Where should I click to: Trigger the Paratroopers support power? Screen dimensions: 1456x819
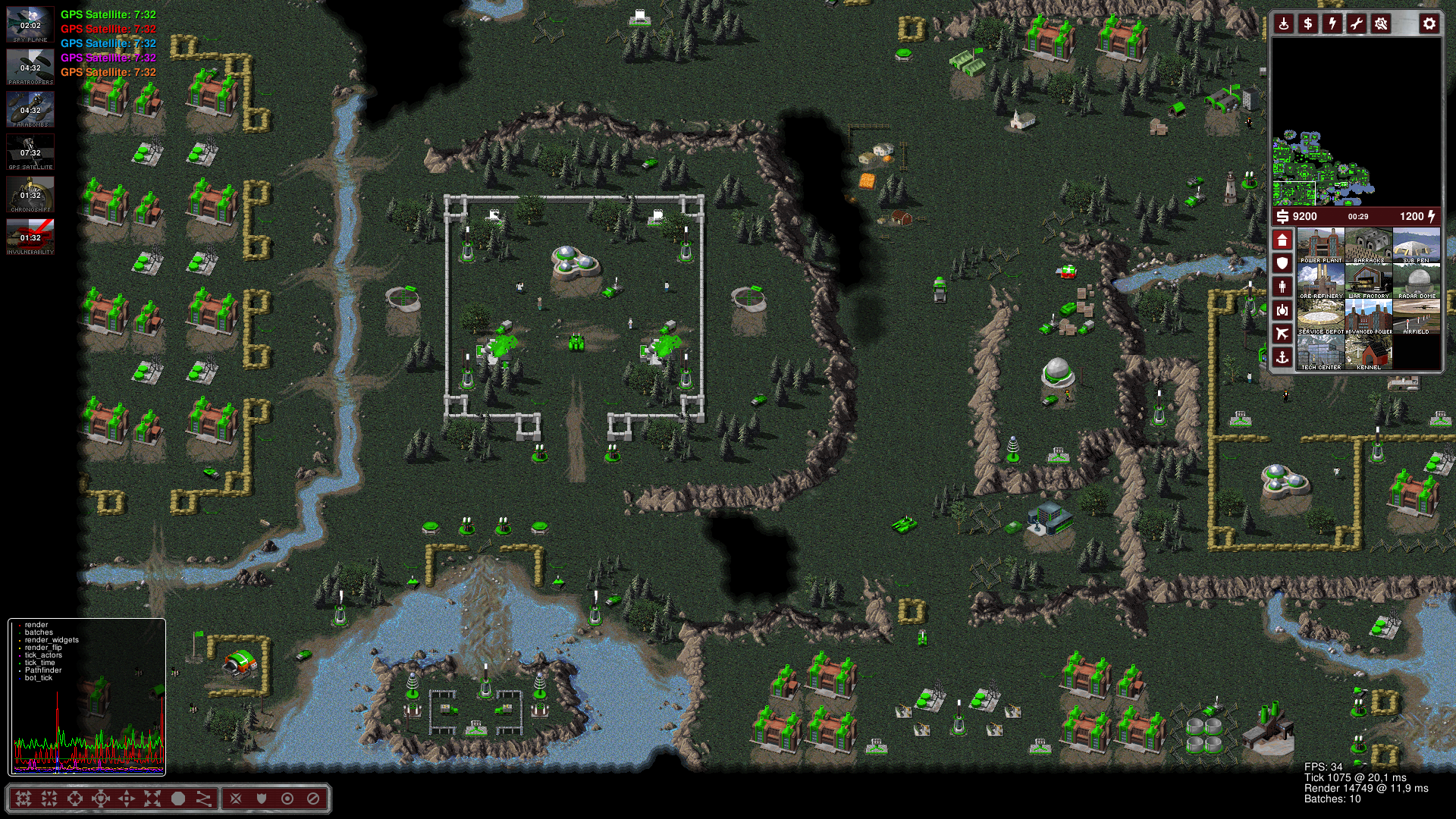point(30,67)
